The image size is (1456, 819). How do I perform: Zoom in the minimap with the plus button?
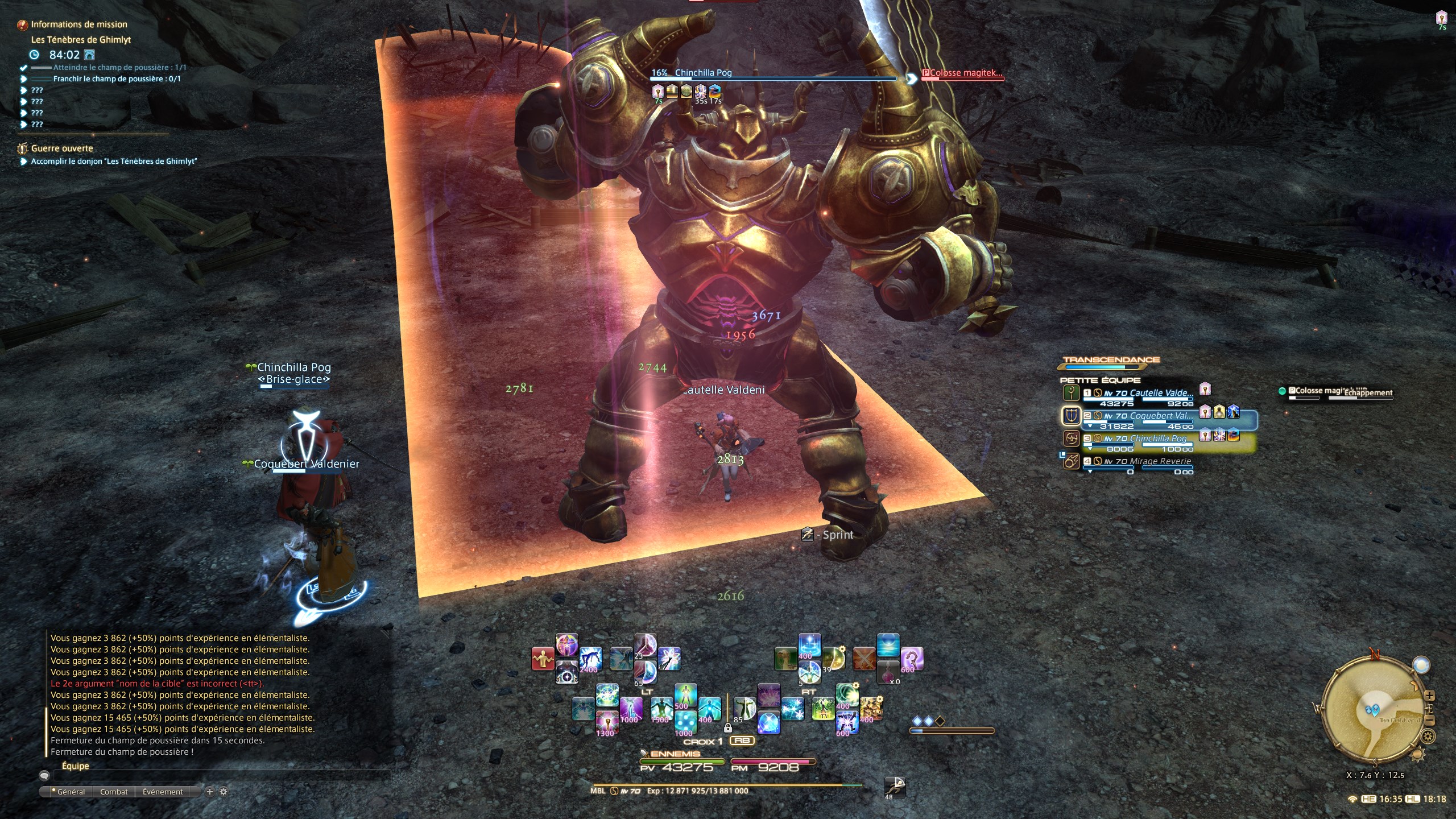click(x=1430, y=696)
